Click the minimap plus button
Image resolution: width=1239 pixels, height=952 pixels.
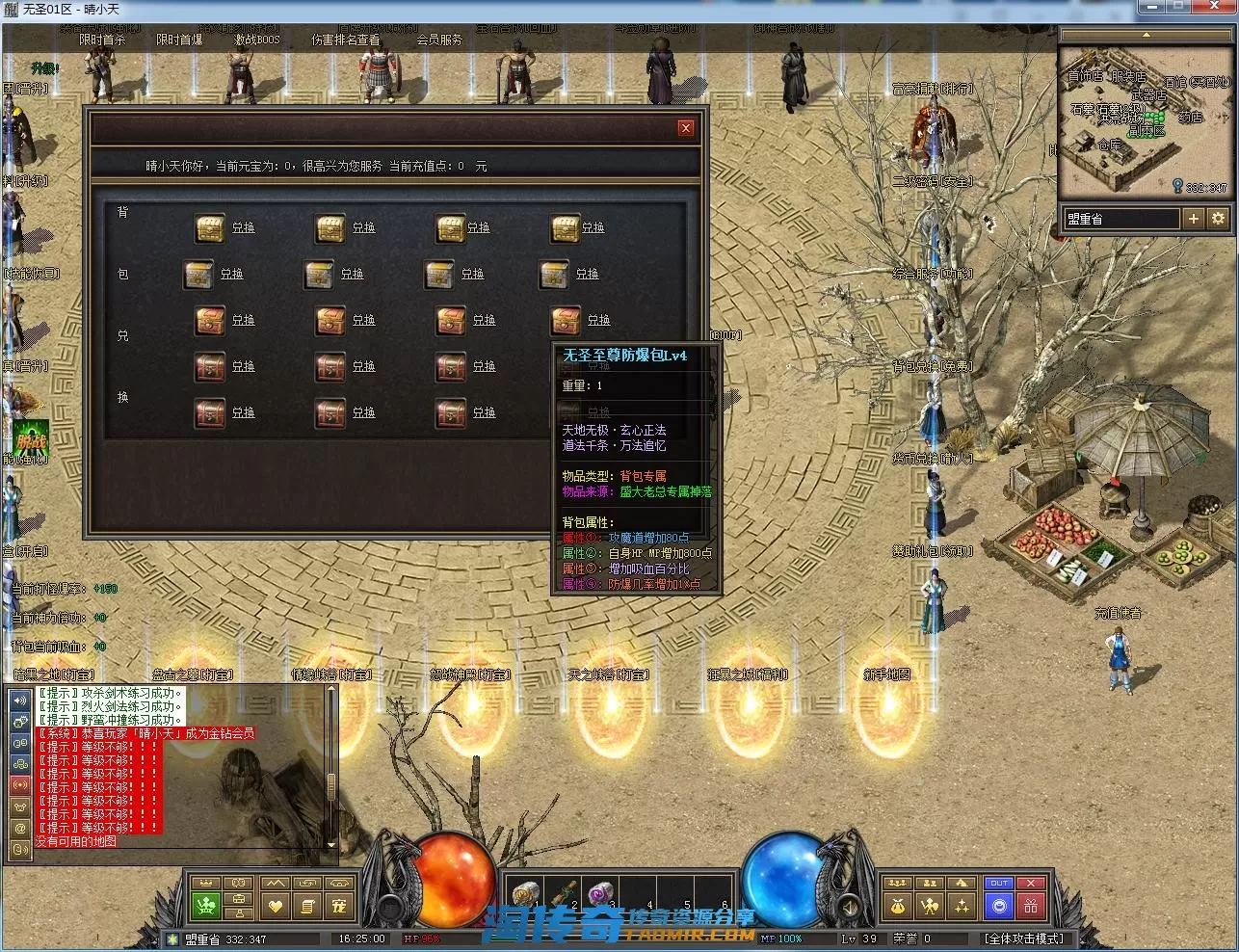[x=1193, y=219]
